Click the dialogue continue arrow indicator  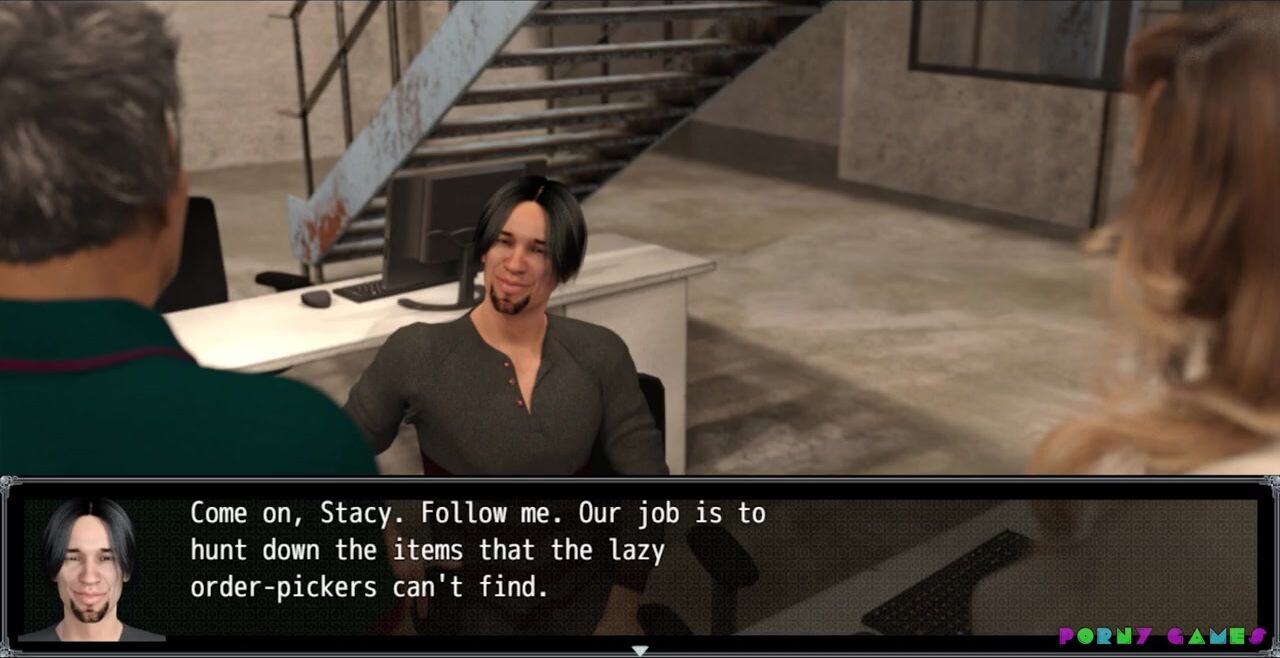639,650
